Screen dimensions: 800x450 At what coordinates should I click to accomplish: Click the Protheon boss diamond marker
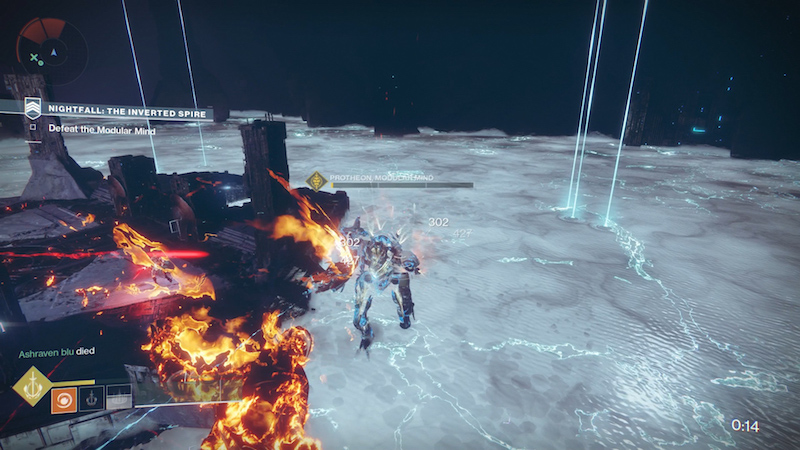(x=317, y=181)
